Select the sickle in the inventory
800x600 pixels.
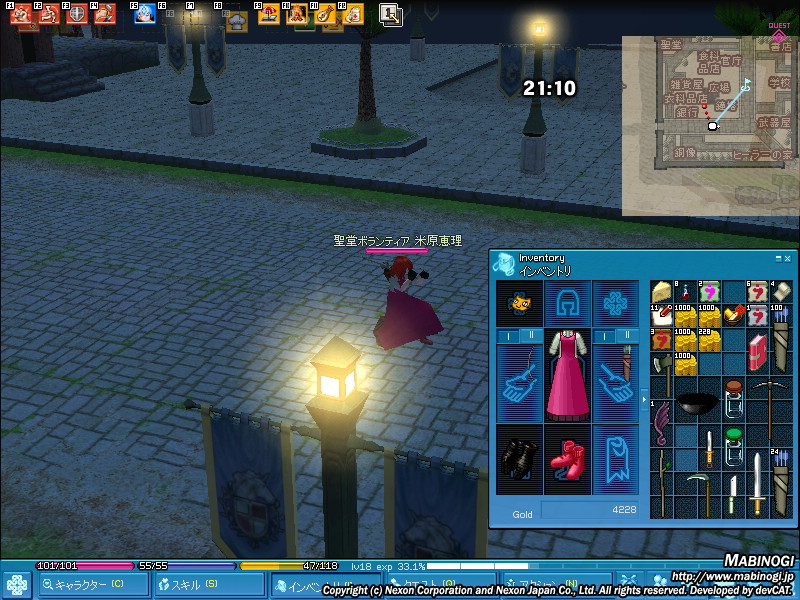point(698,486)
